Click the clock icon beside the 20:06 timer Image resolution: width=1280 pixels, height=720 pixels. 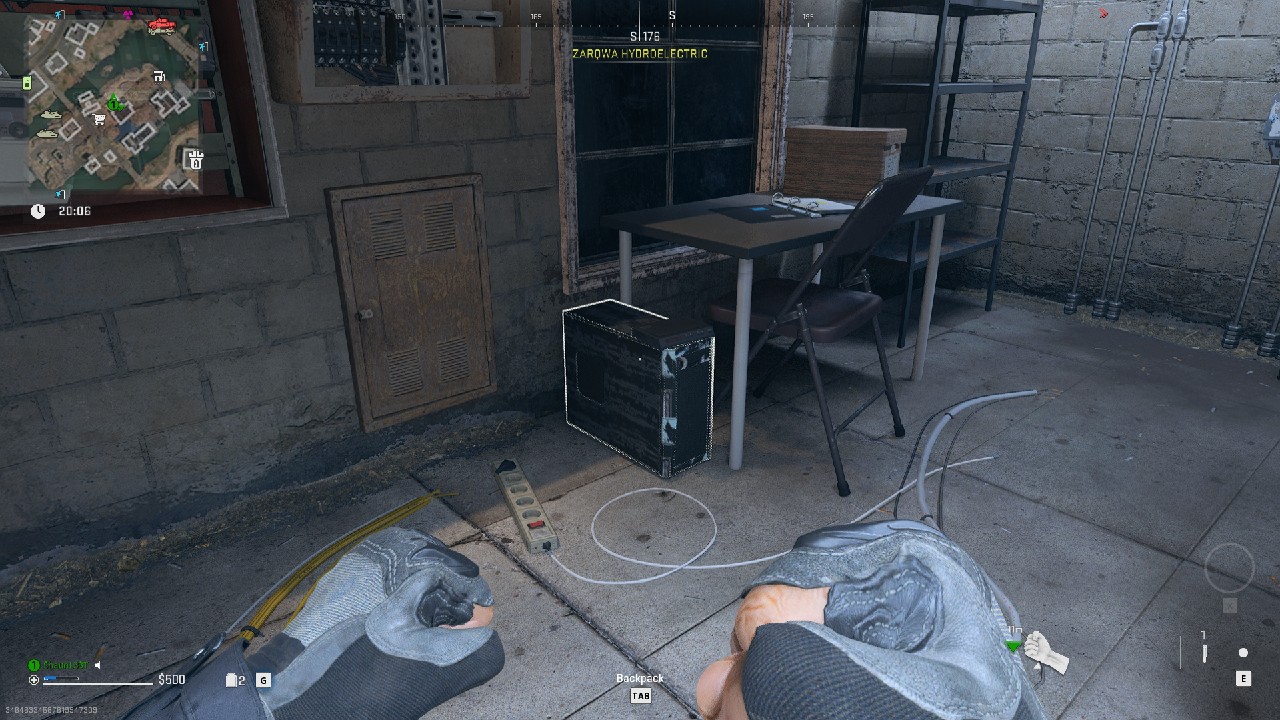pos(38,210)
